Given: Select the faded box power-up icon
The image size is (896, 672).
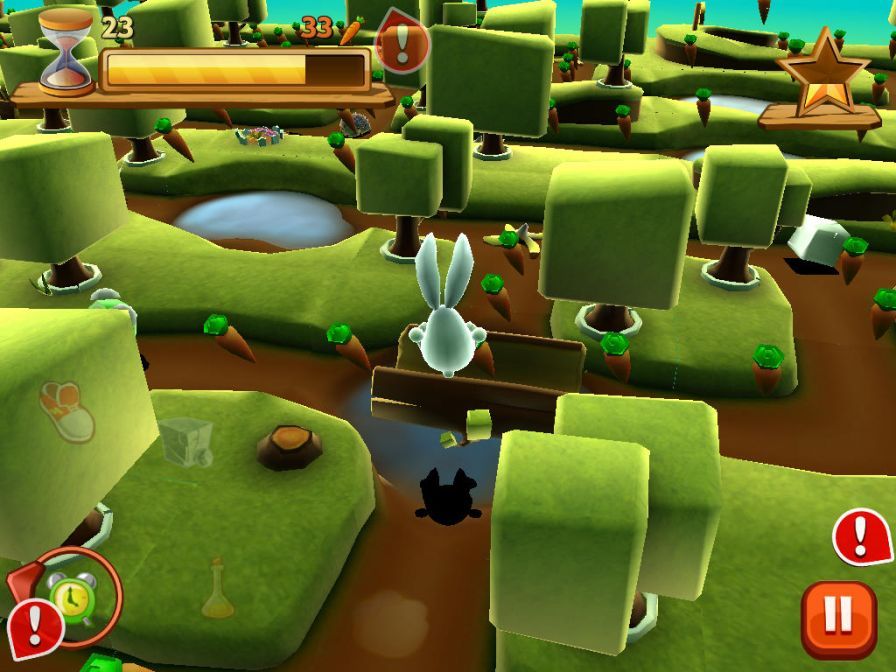Looking at the screenshot, I should [x=186, y=441].
